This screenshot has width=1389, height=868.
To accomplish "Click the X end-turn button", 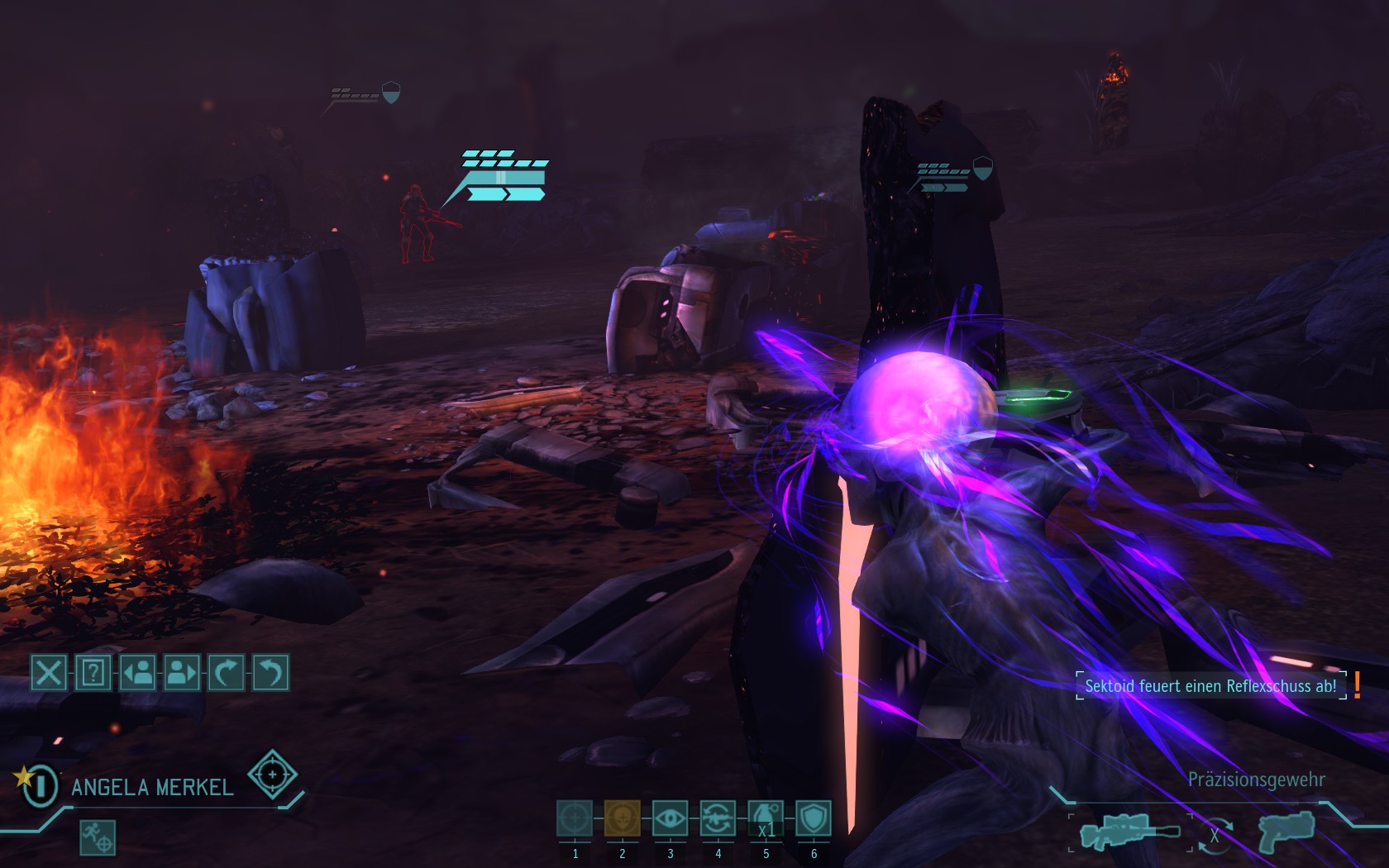I will 48,673.
